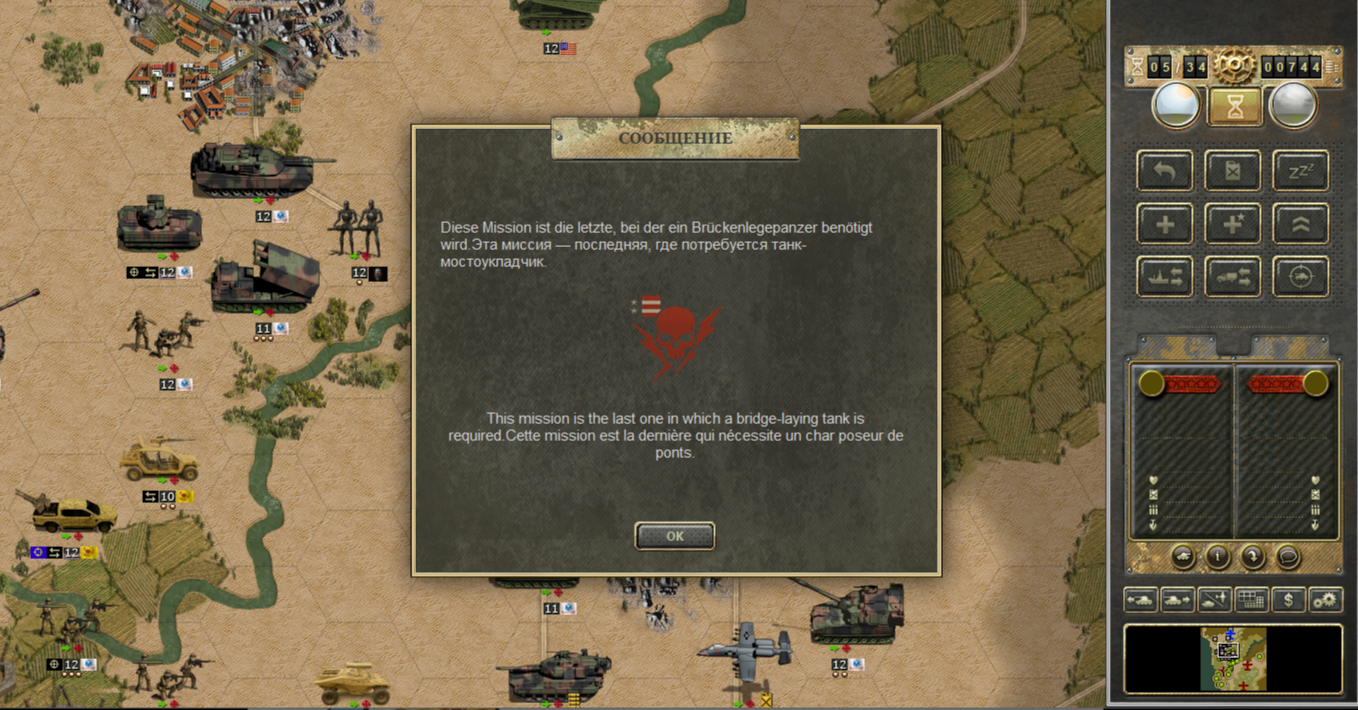Image resolution: width=1358 pixels, height=710 pixels.
Task: Click the undo arrow button
Action: point(1165,171)
